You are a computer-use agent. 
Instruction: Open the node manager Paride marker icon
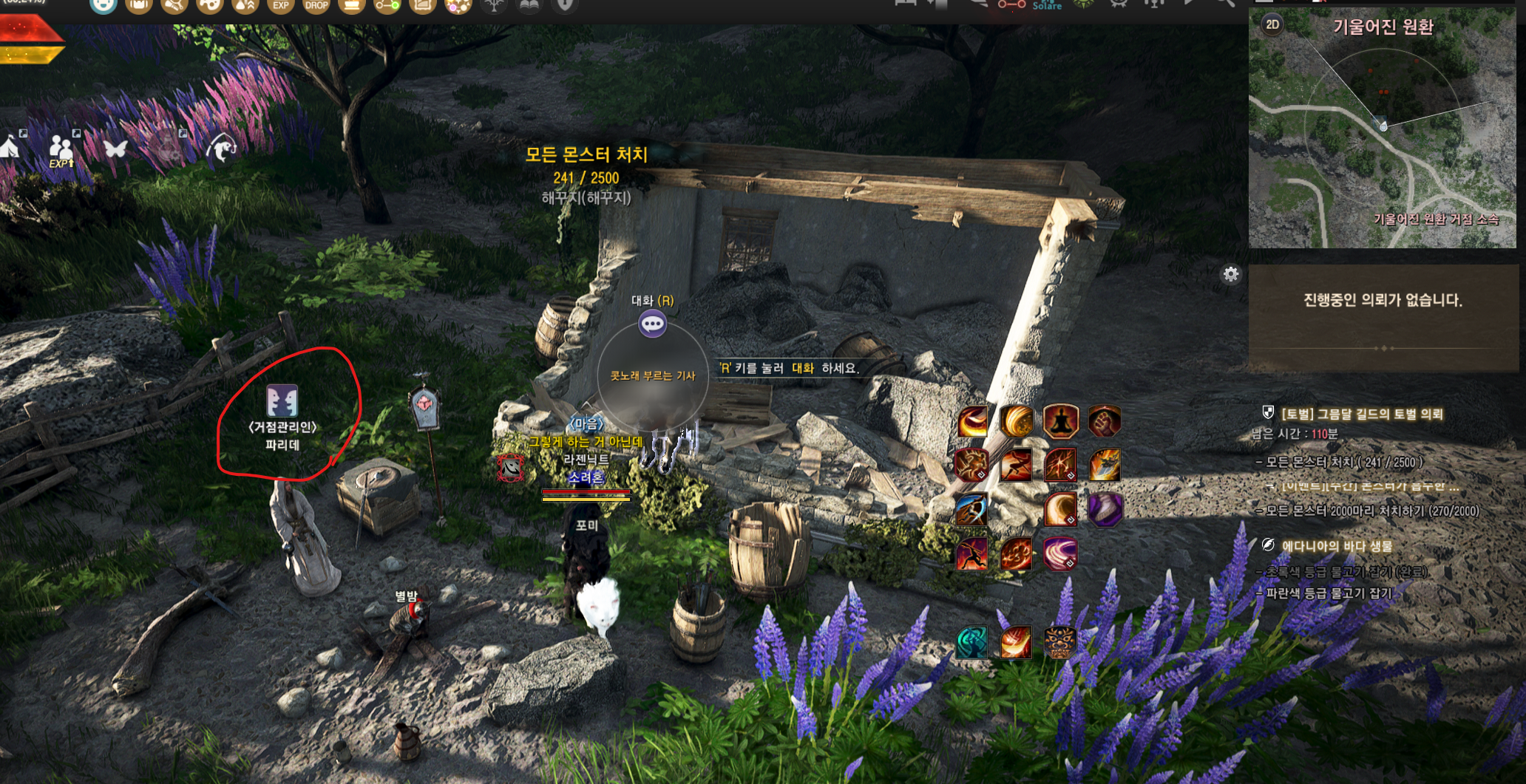point(282,401)
